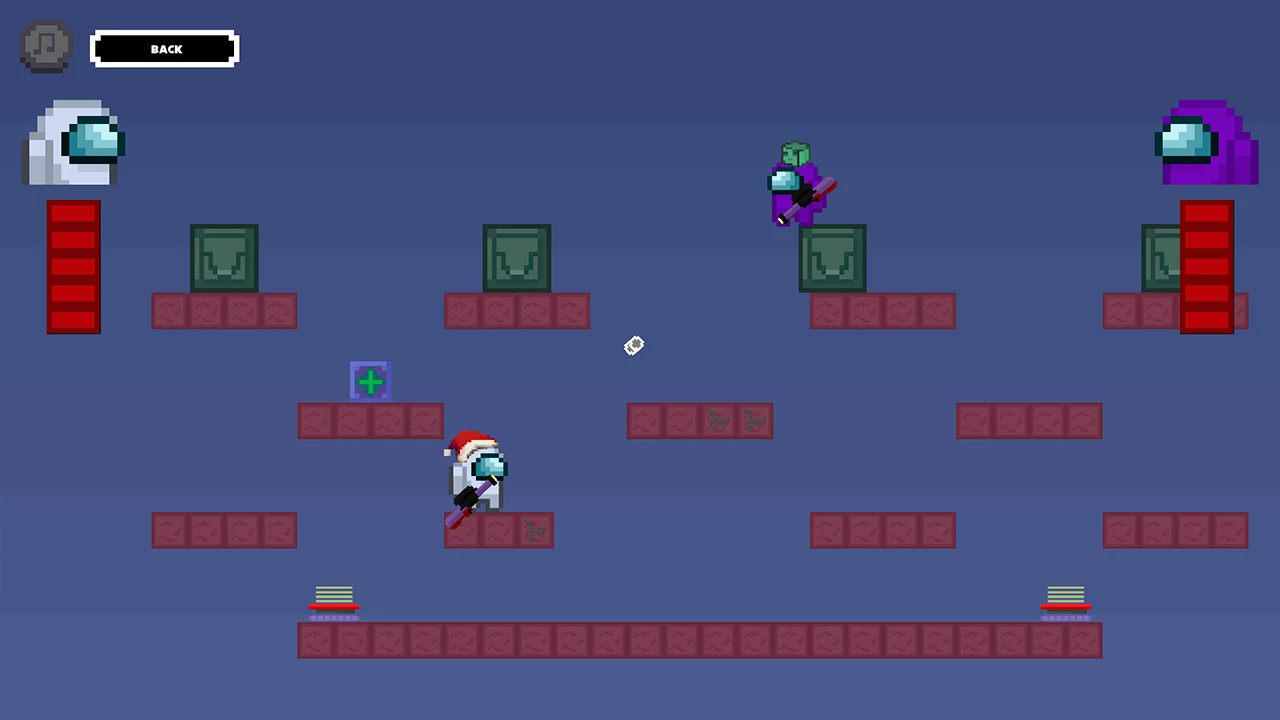Image resolution: width=1280 pixels, height=720 pixels.
Task: Click the green crate above the left platform
Action: (224, 258)
